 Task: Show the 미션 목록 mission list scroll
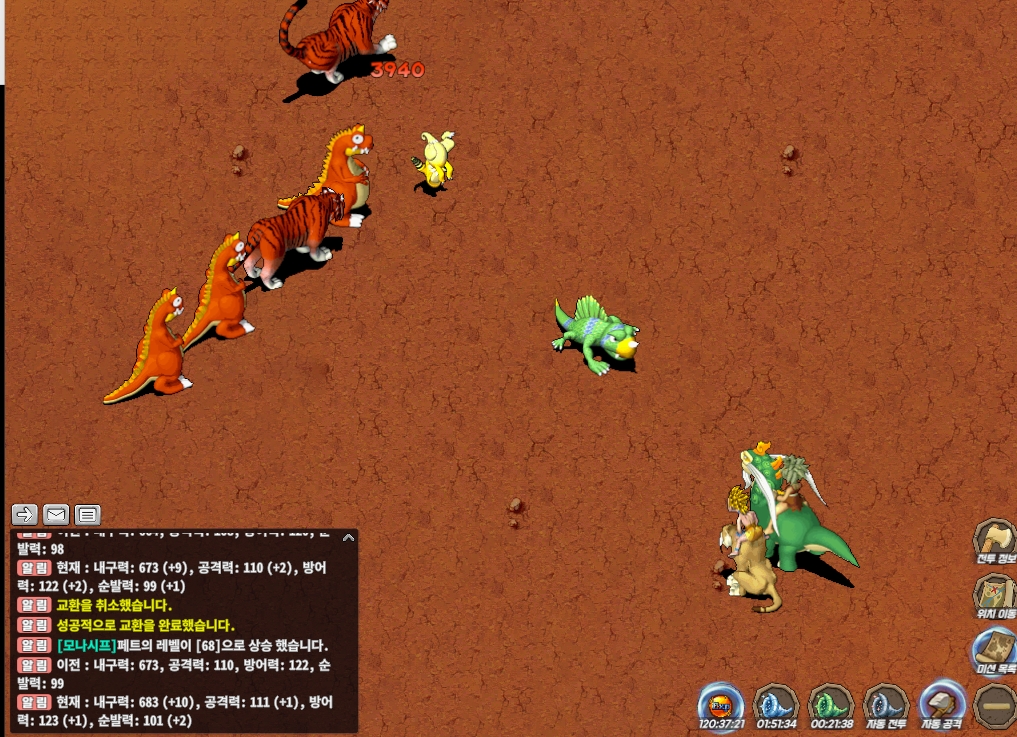pos(994,649)
